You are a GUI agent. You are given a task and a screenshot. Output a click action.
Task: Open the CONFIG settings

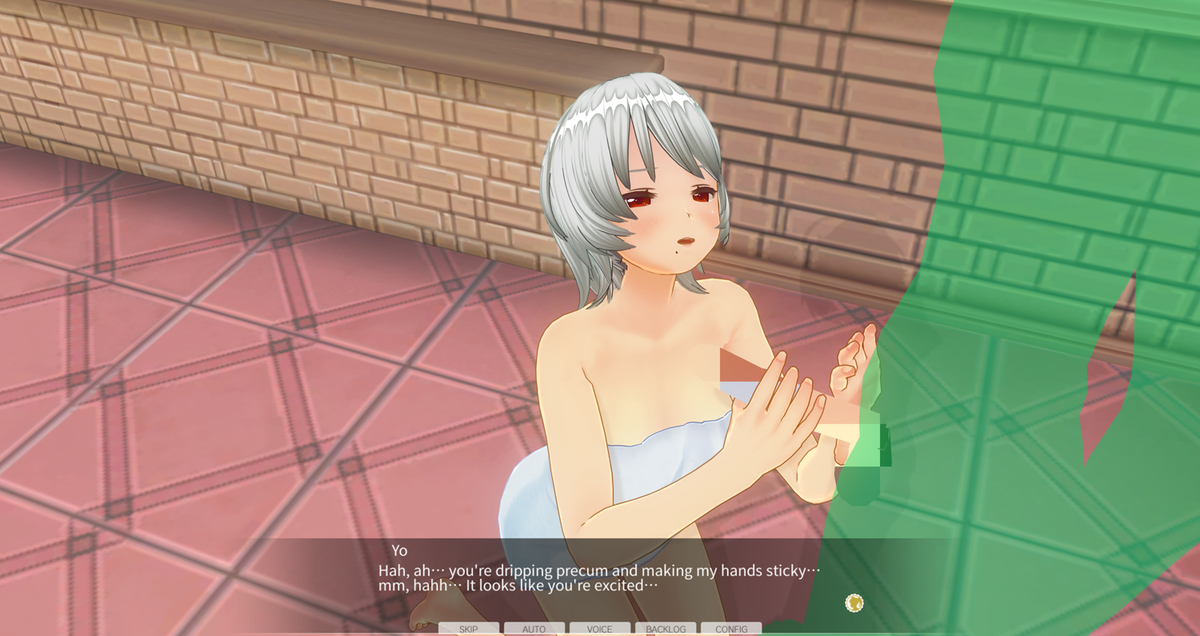coord(731,629)
